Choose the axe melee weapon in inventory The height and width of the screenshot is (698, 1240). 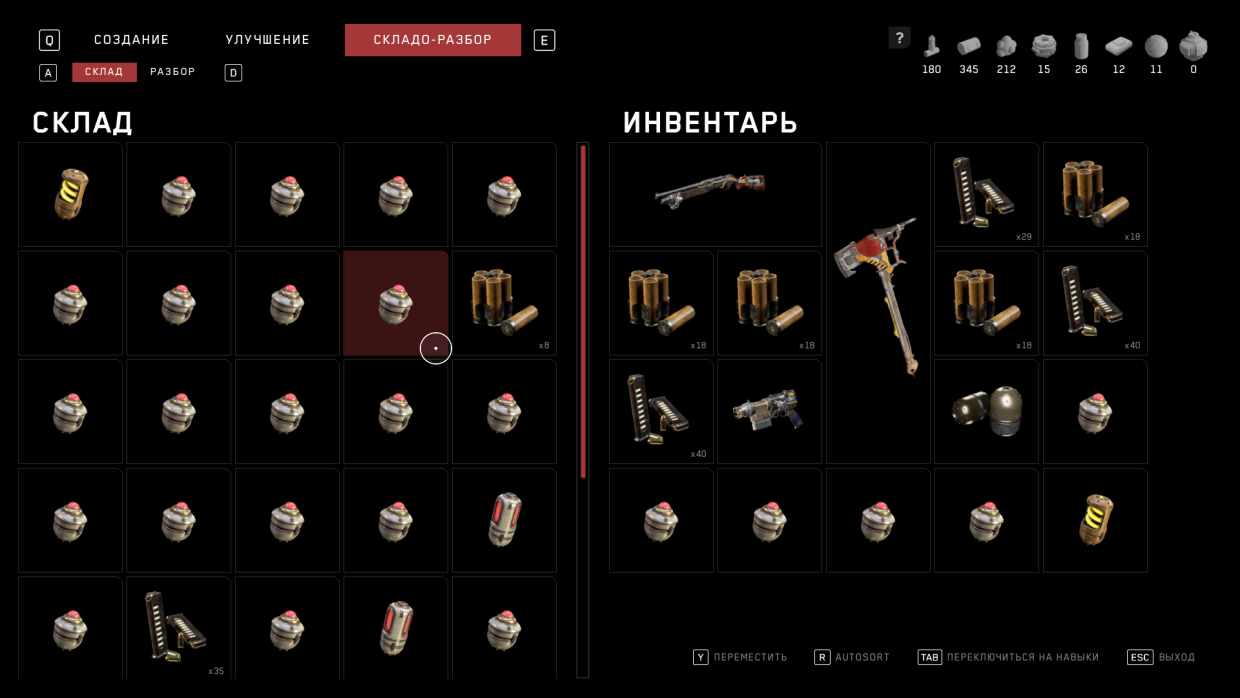(x=878, y=303)
